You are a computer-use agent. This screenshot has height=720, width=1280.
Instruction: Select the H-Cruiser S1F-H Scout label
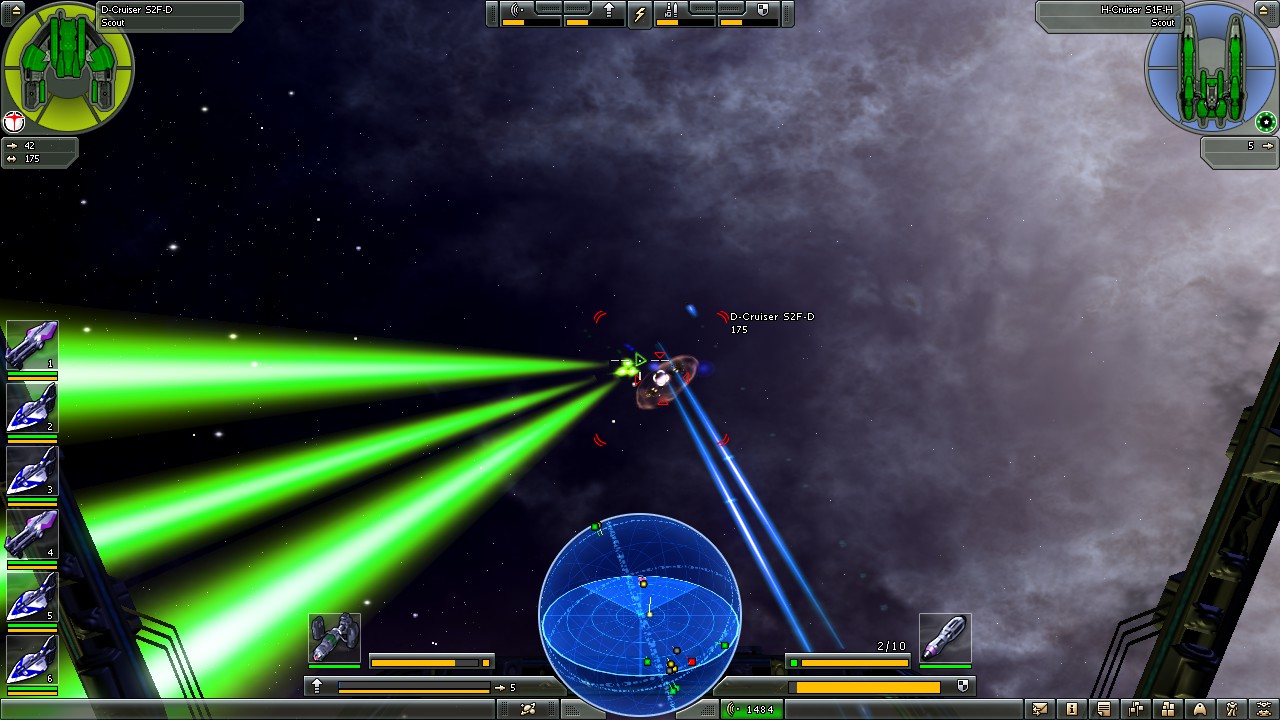1140,17
